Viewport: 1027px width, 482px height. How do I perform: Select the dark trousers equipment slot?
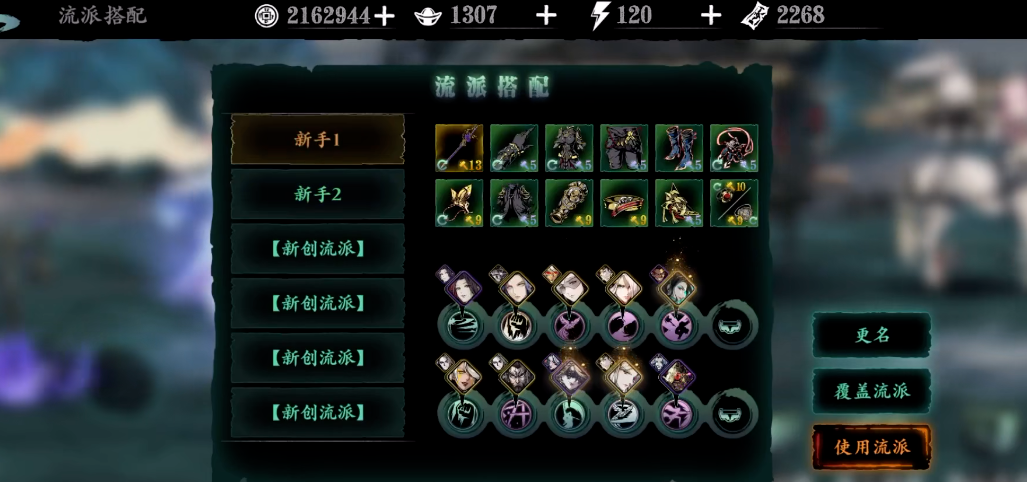[x=624, y=148]
